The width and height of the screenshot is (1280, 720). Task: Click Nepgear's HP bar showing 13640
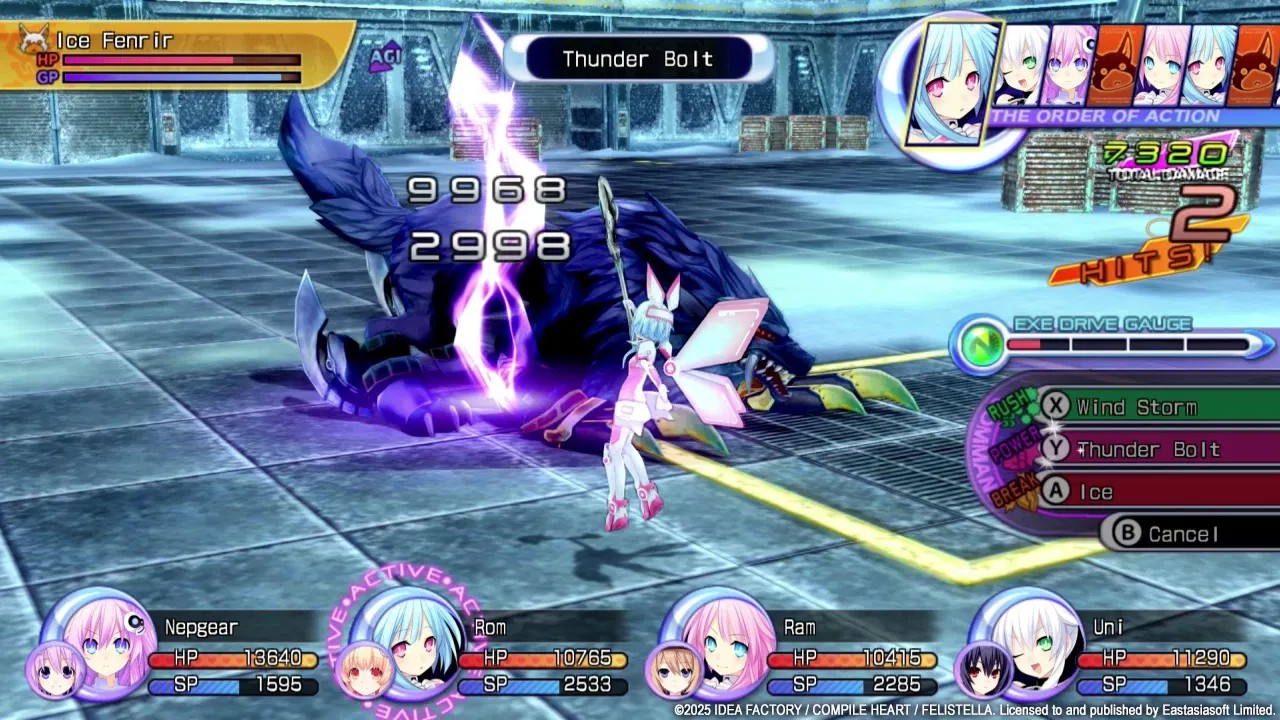coord(235,659)
